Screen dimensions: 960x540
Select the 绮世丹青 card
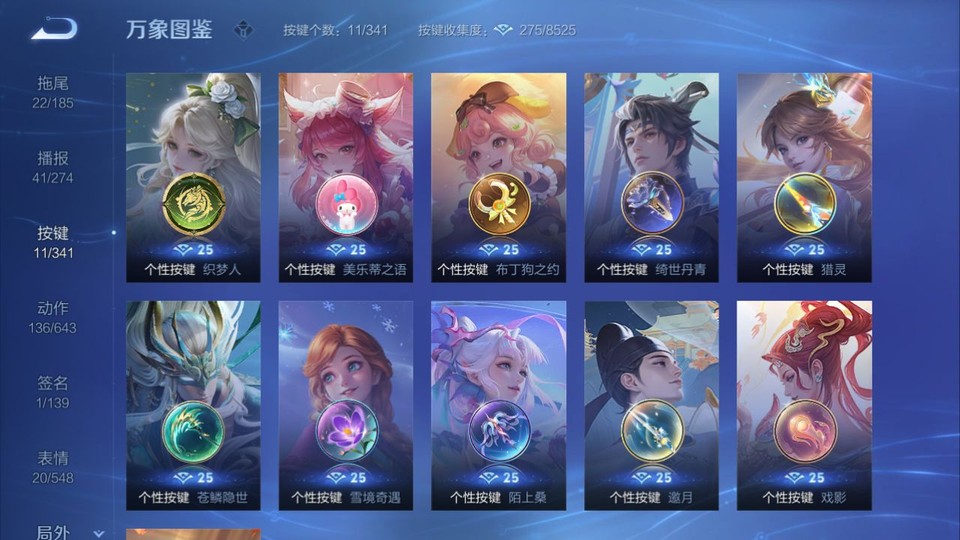click(652, 177)
